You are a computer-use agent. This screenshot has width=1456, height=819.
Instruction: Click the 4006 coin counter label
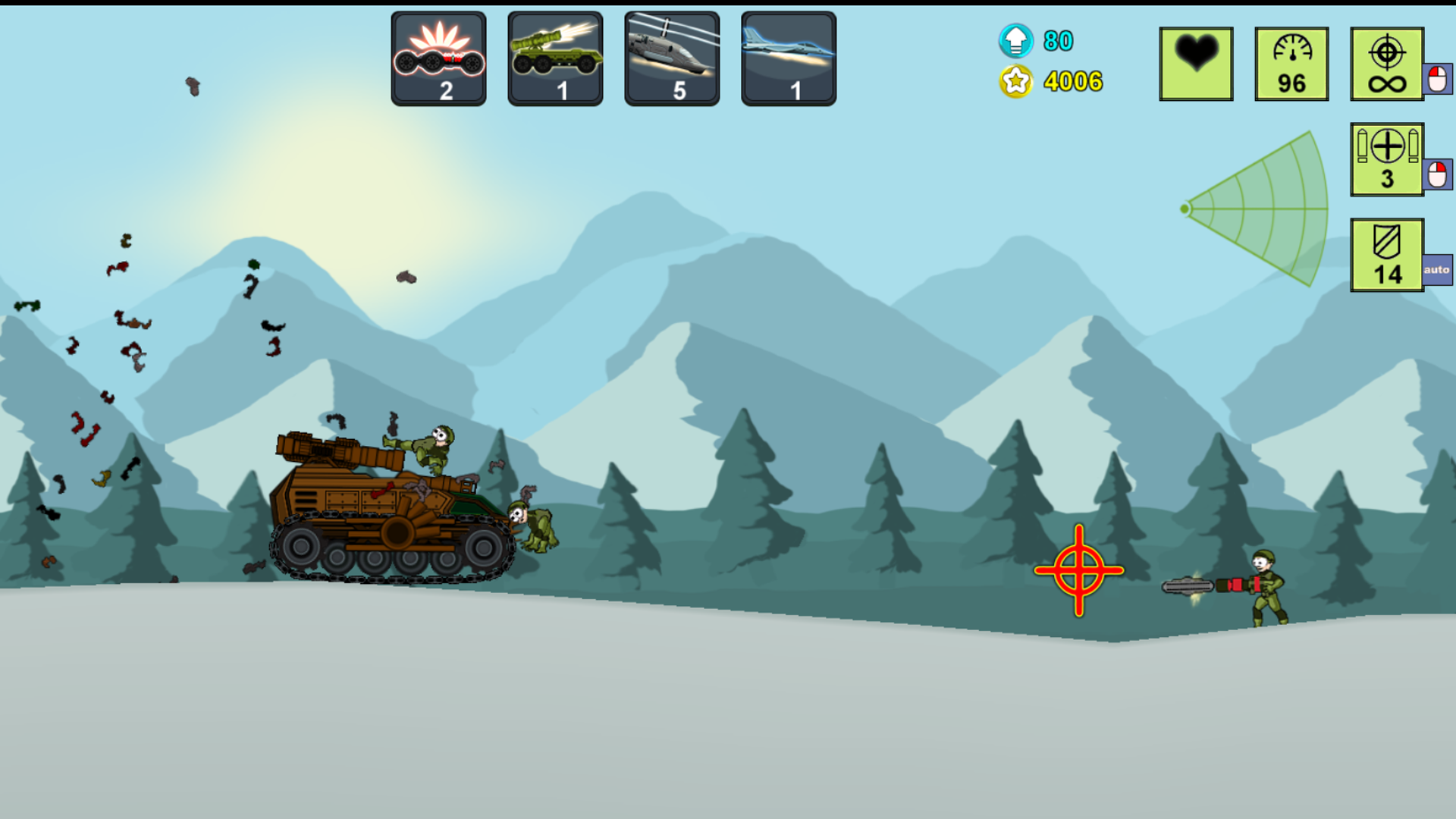click(x=1072, y=80)
